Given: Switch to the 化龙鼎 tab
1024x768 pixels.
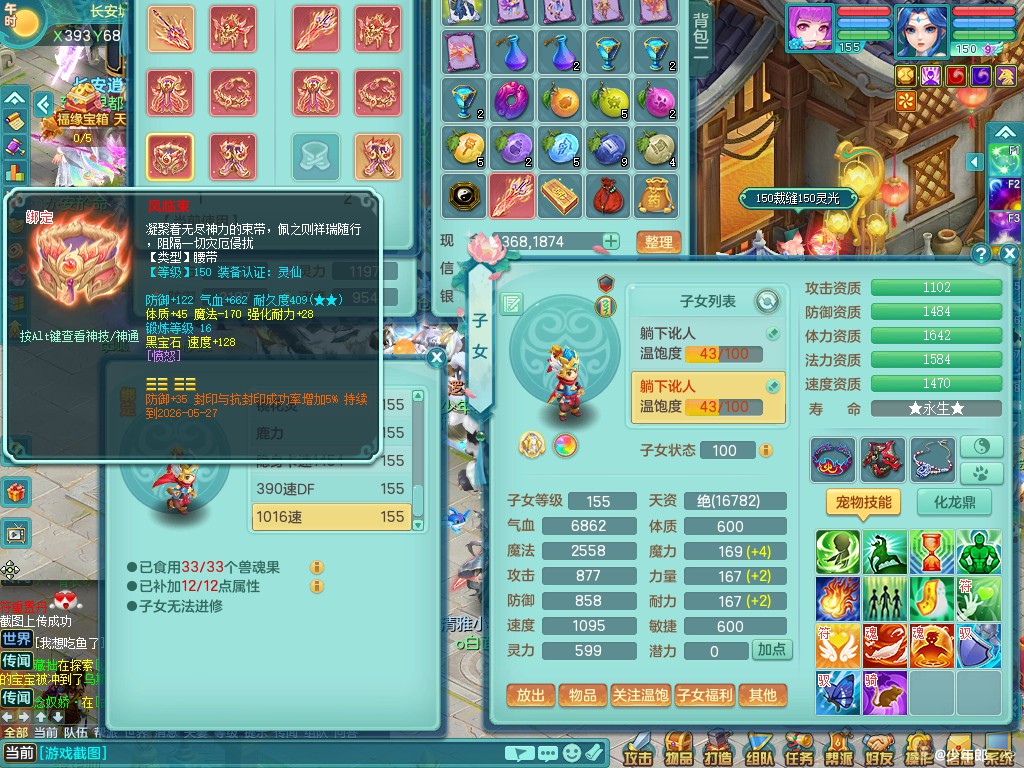Looking at the screenshot, I should [x=954, y=502].
